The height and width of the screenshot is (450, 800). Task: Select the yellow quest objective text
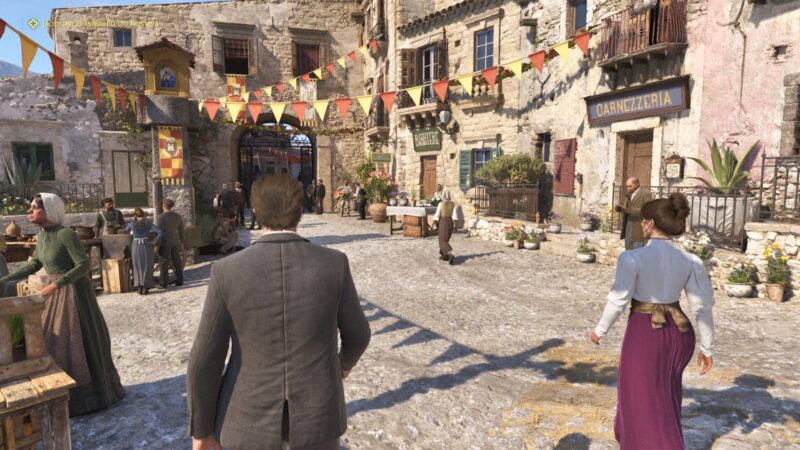100,22
